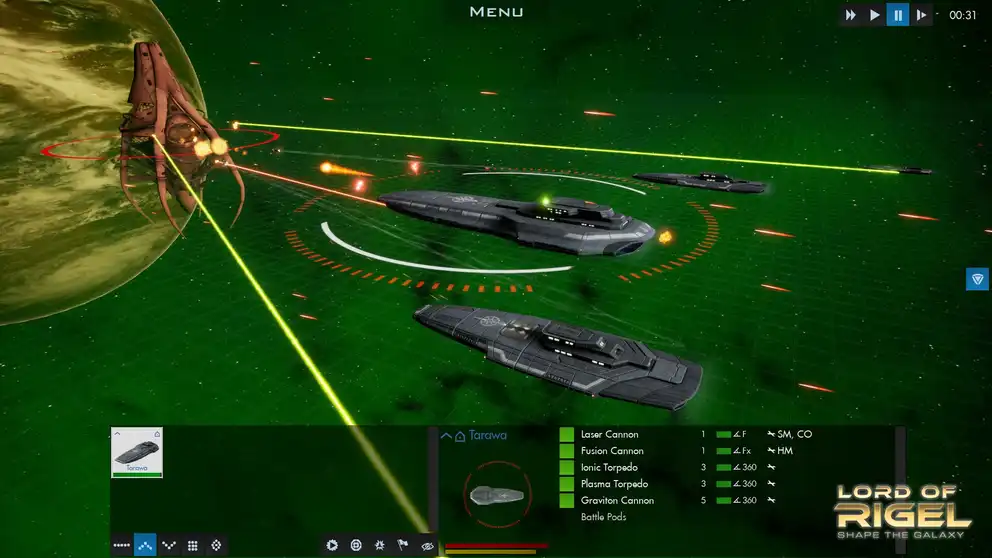Choose the grid block formation
The width and height of the screenshot is (992, 558).
[x=193, y=545]
